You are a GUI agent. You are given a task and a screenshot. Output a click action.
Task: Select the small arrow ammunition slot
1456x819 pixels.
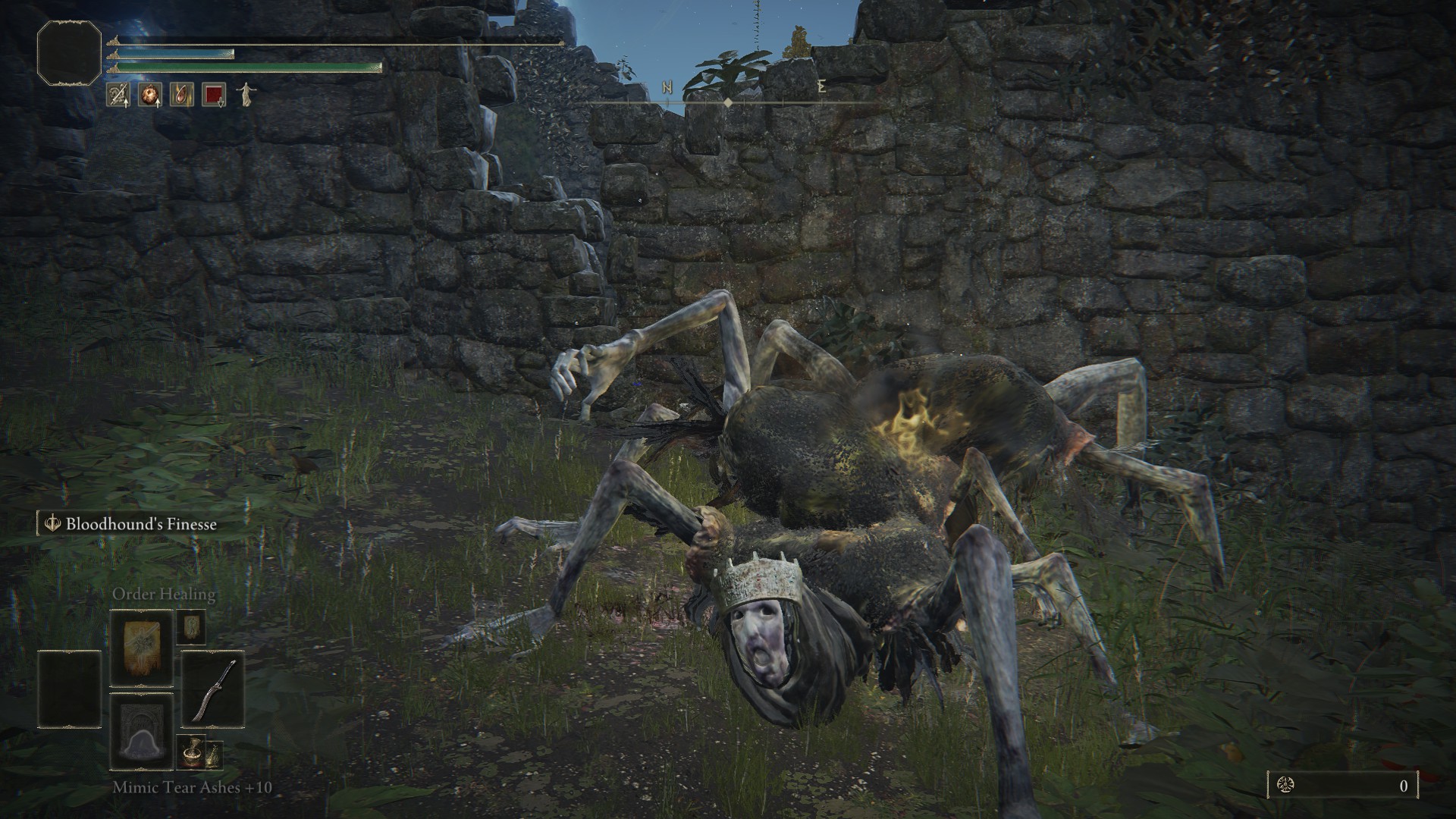point(191,627)
